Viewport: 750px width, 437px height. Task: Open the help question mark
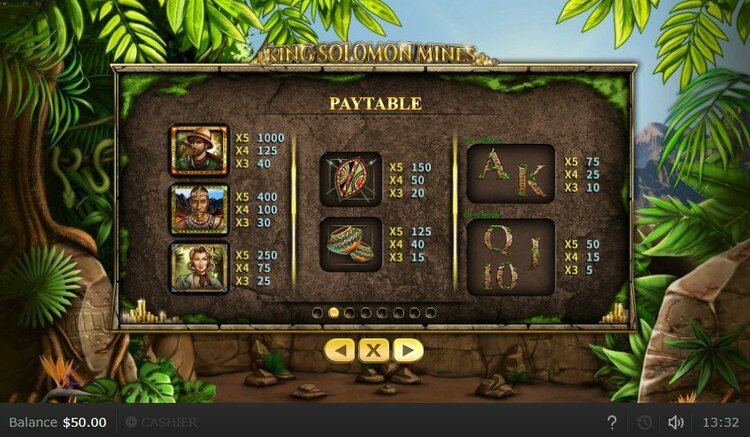(612, 422)
